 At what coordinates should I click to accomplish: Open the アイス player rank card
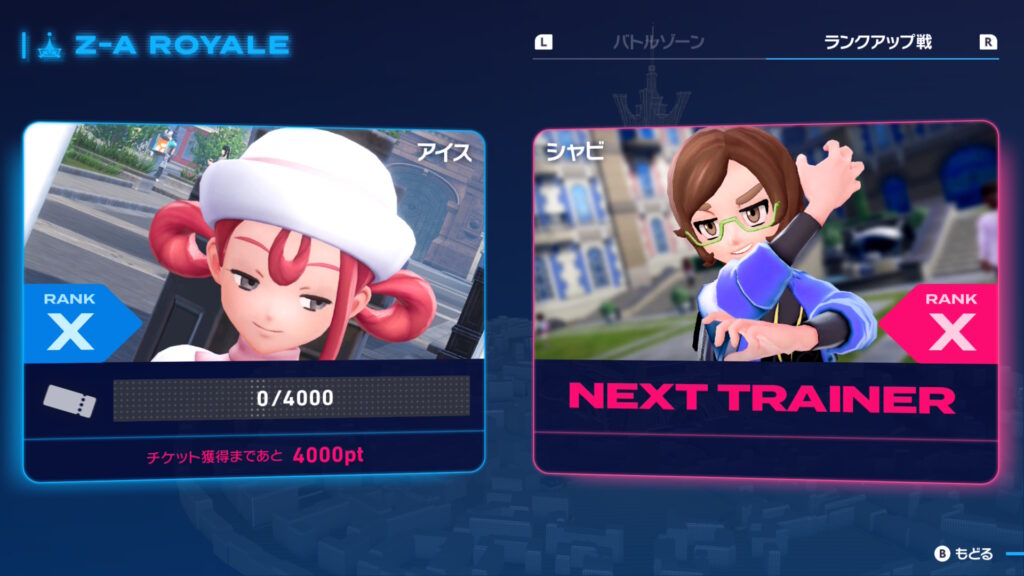pyautogui.click(x=254, y=300)
